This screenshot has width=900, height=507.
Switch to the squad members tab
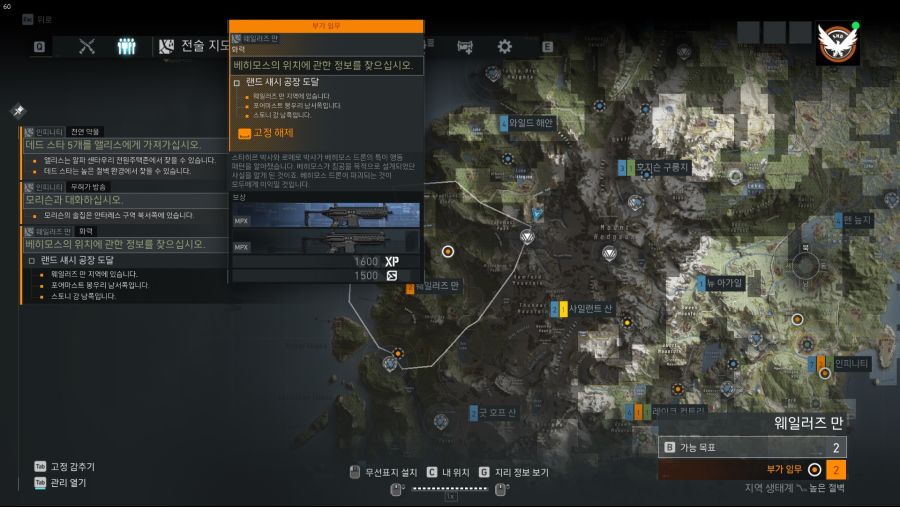click(x=126, y=46)
